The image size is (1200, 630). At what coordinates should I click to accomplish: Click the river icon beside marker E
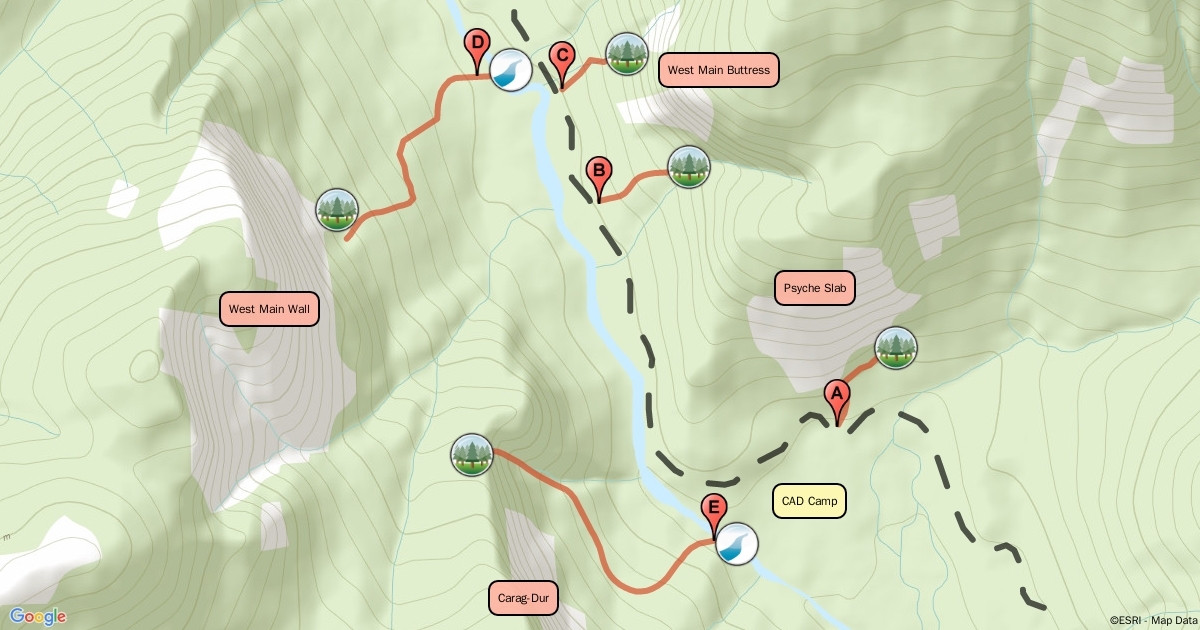[x=738, y=544]
